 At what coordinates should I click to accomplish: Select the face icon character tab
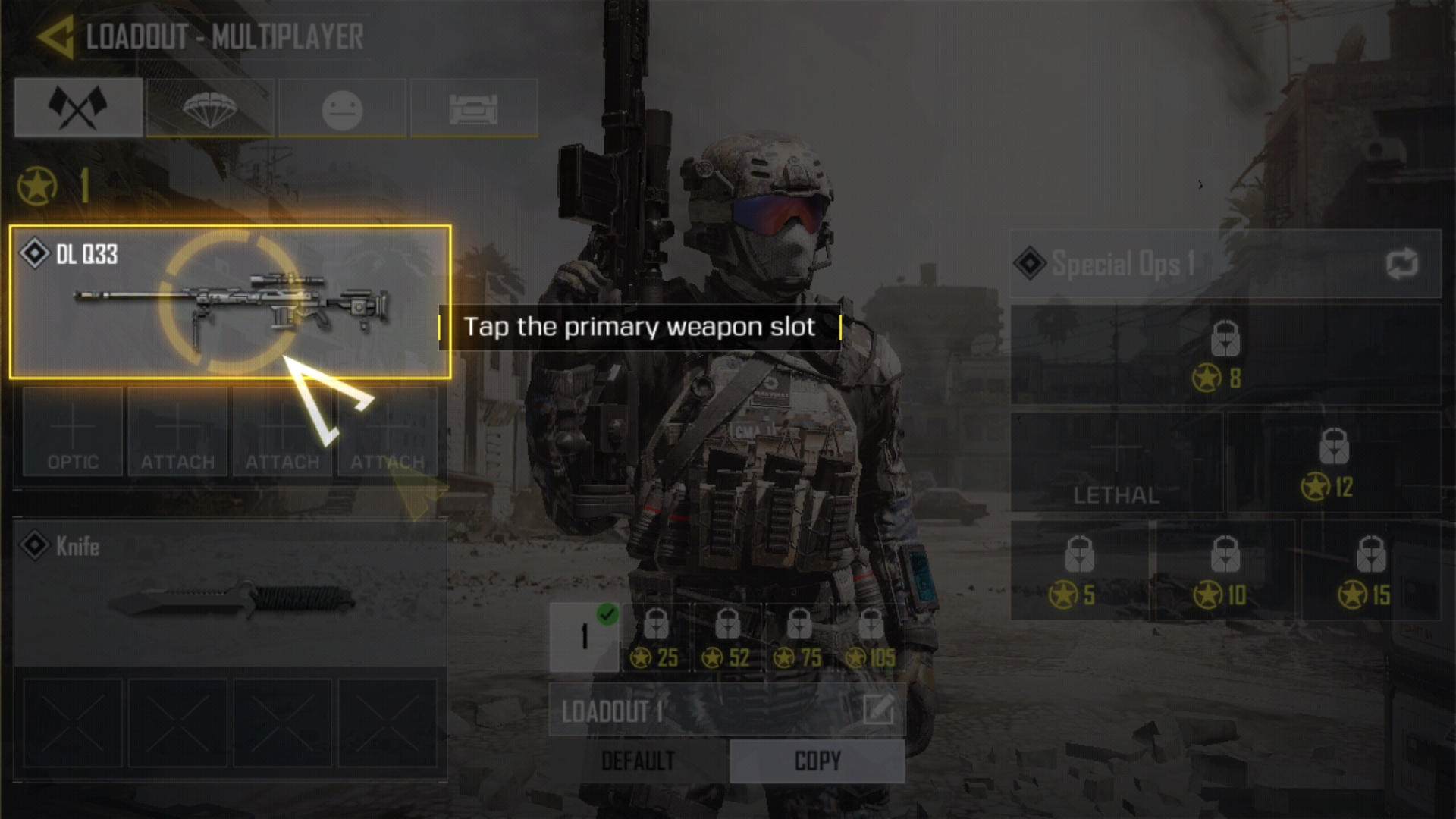(x=342, y=108)
